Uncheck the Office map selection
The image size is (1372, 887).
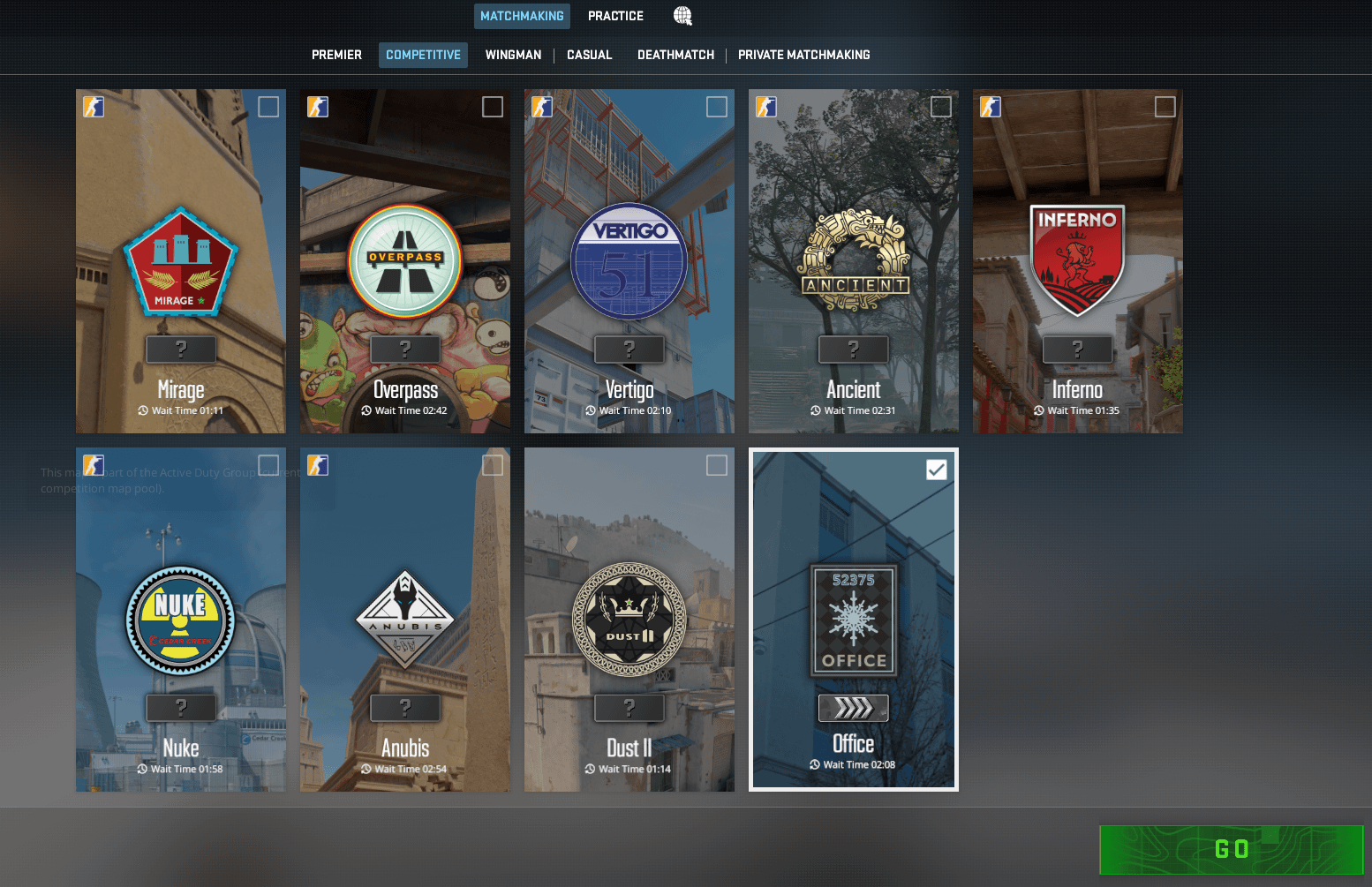[936, 469]
